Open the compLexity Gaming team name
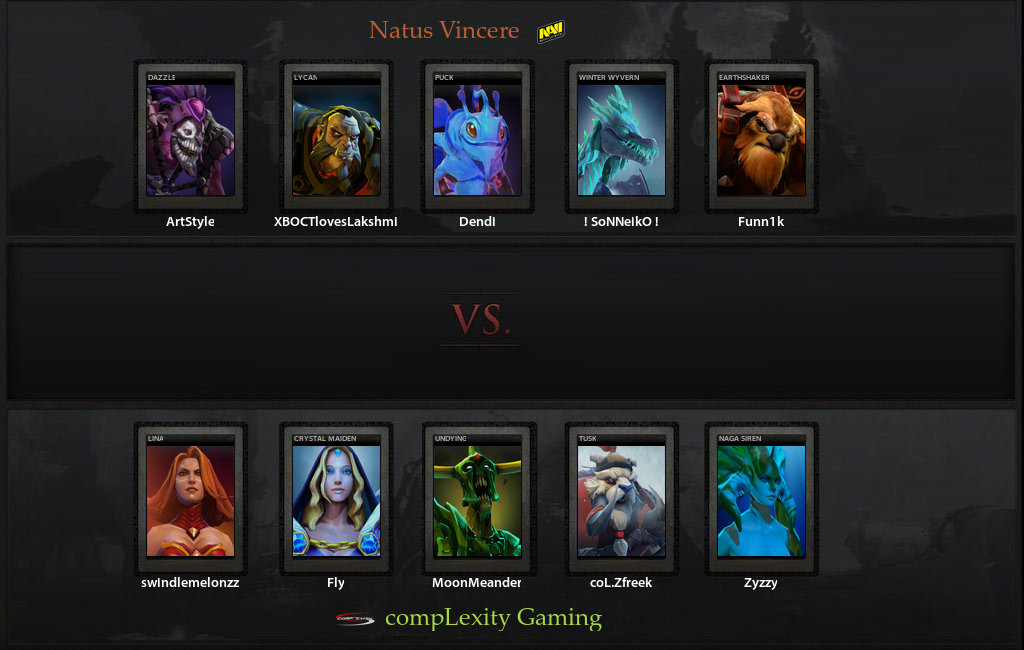This screenshot has width=1024, height=650. click(493, 618)
